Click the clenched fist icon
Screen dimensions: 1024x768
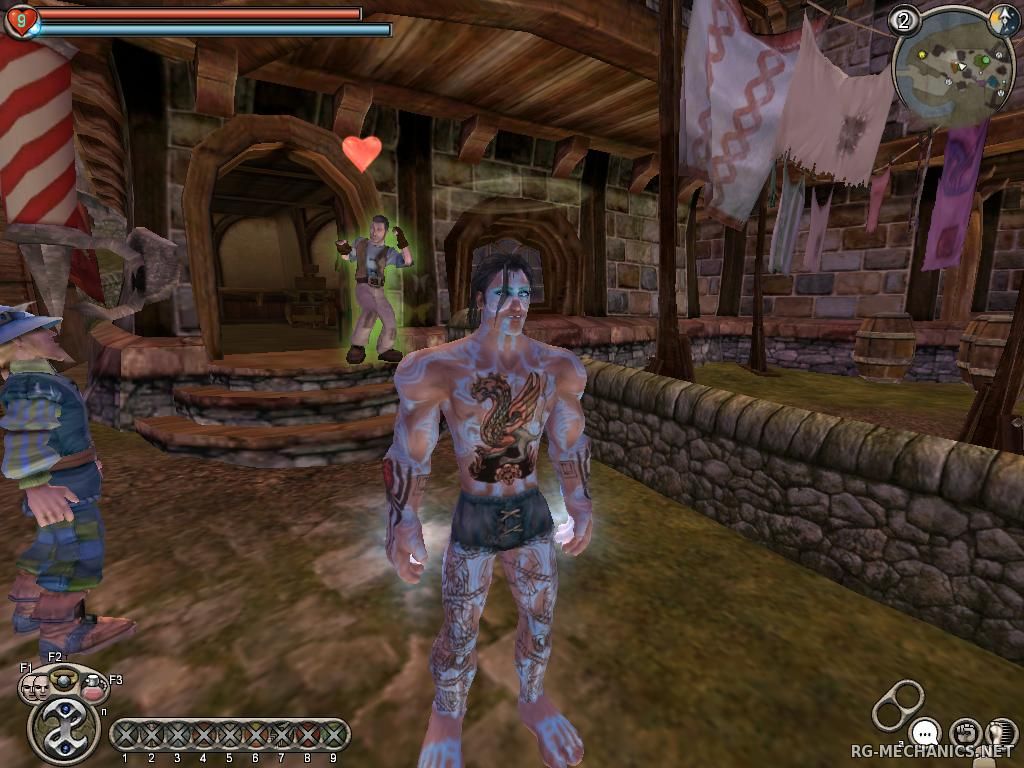964,733
